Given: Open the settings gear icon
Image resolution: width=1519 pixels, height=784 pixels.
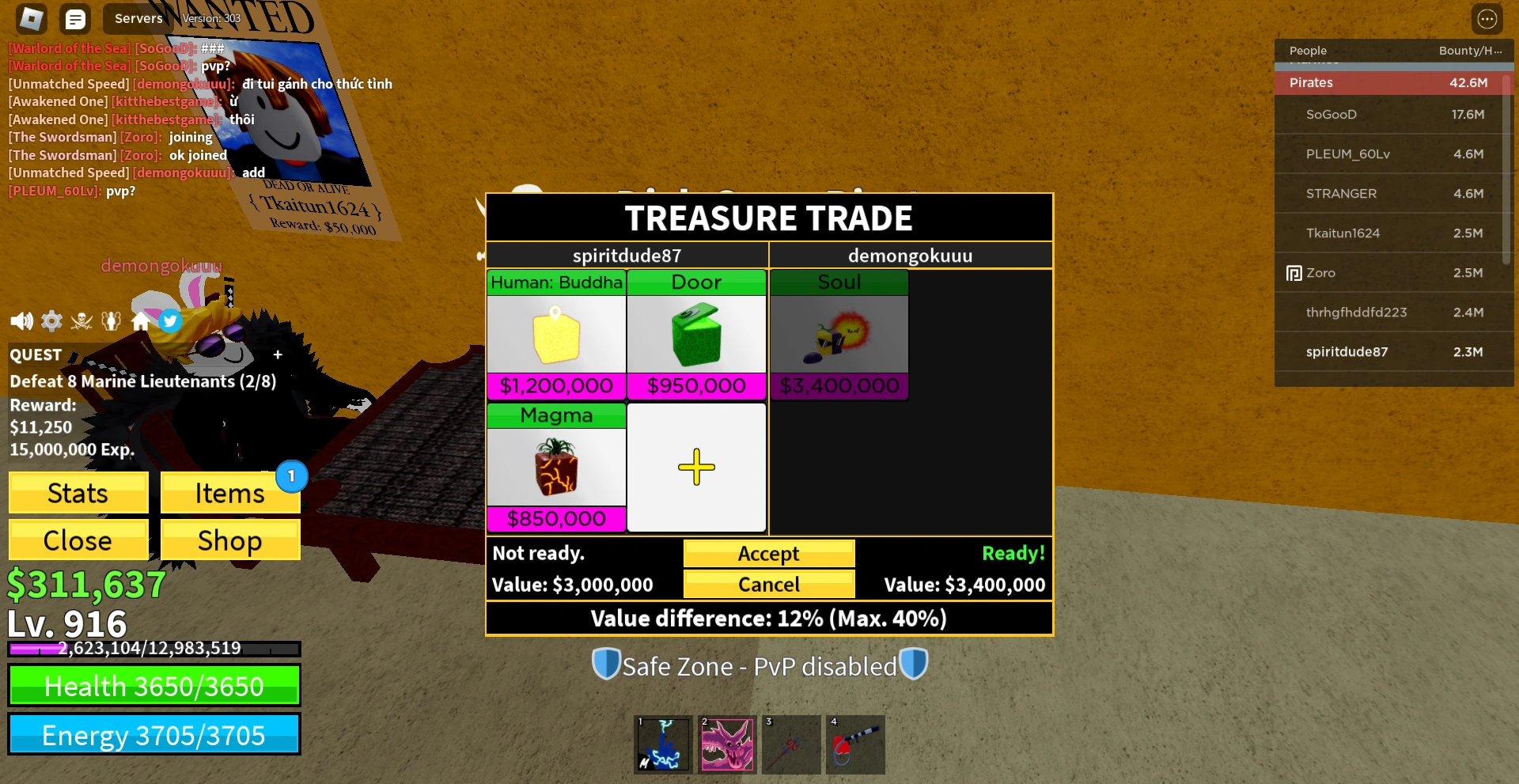Looking at the screenshot, I should pos(51,320).
